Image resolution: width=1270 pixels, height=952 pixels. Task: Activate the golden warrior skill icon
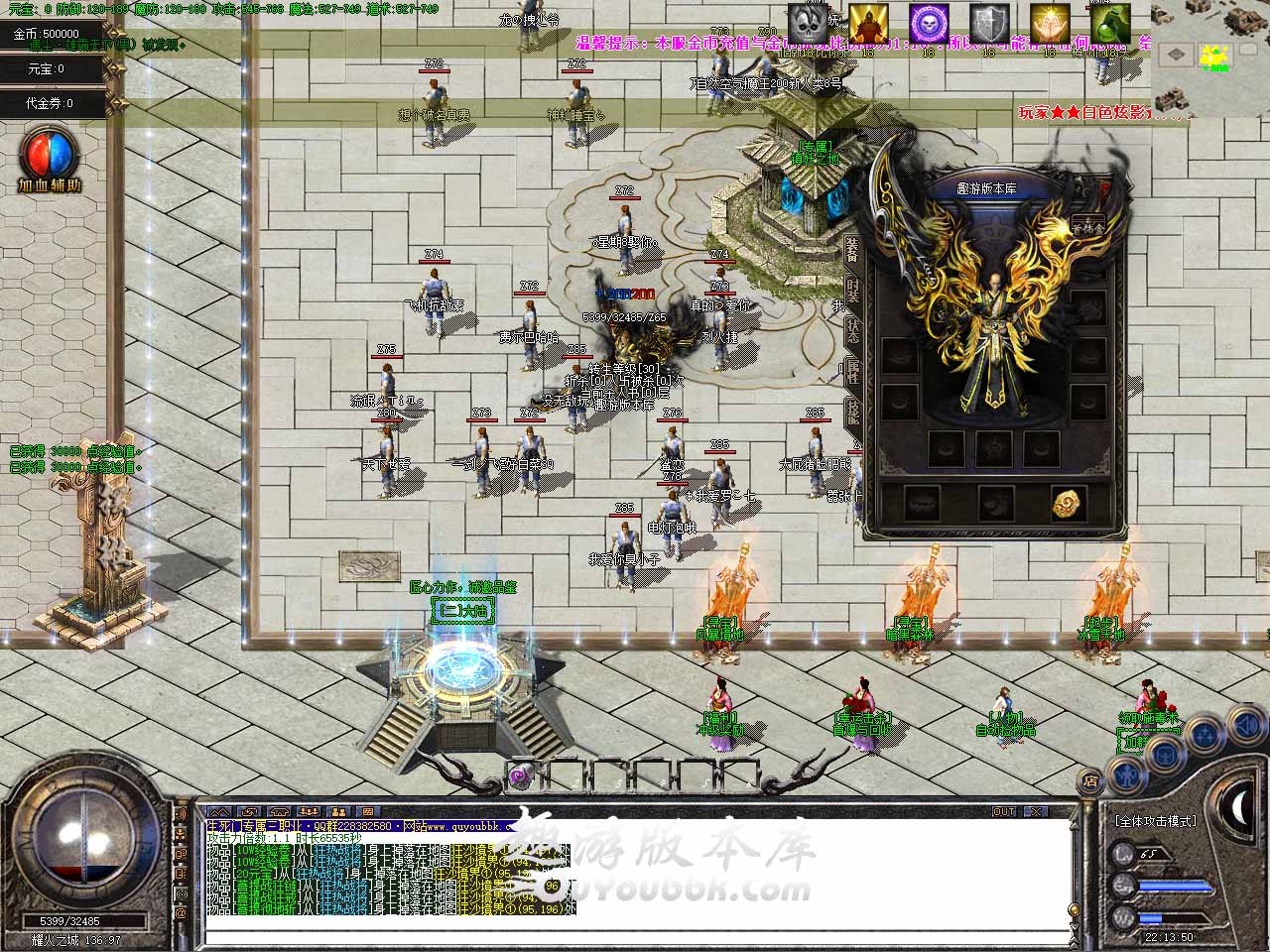tap(868, 24)
